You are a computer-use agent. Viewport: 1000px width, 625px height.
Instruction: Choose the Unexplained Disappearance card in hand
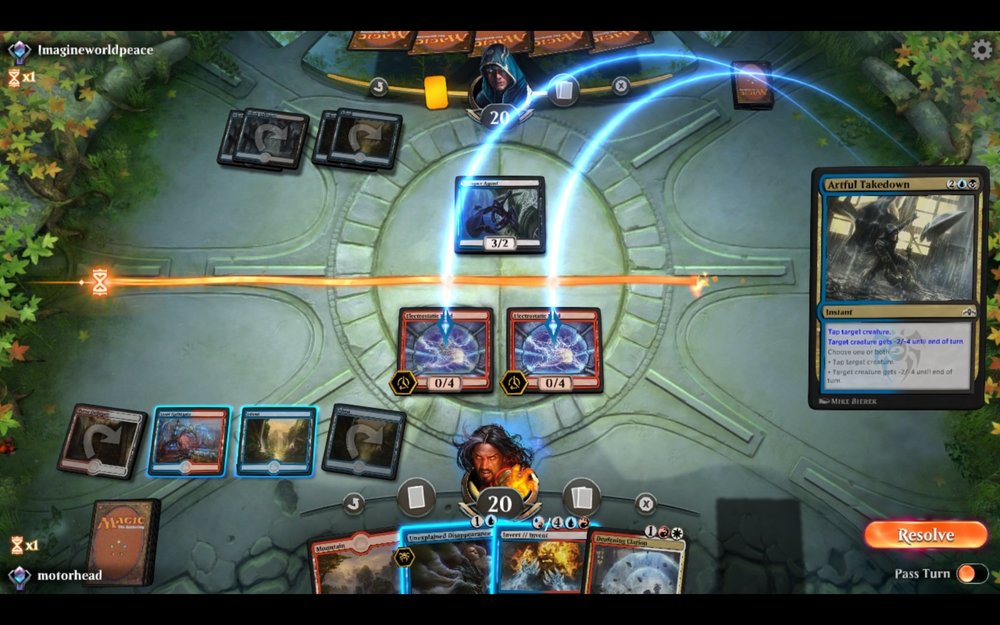(448, 563)
